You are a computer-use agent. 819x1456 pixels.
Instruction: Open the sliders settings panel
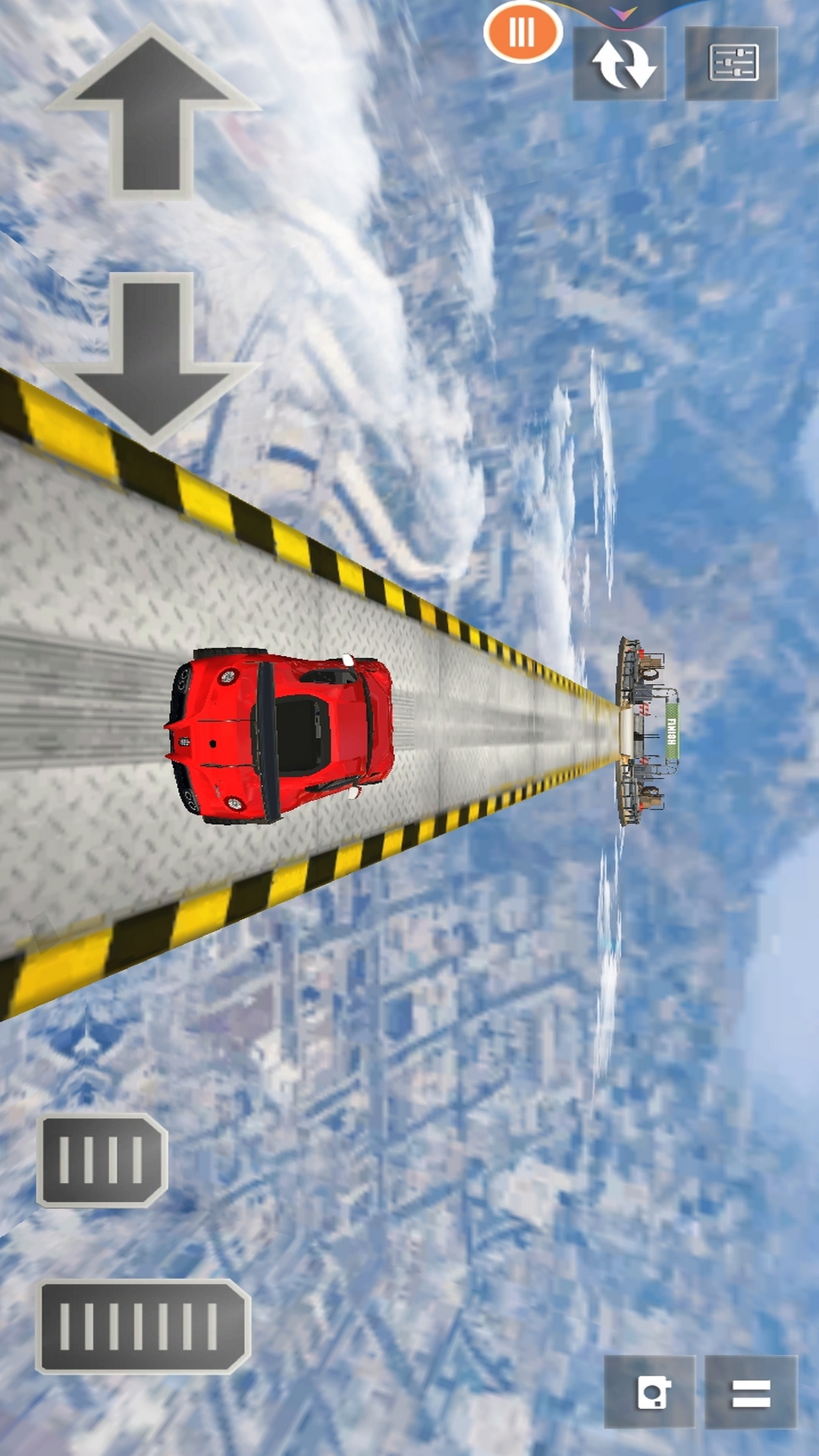click(x=731, y=64)
